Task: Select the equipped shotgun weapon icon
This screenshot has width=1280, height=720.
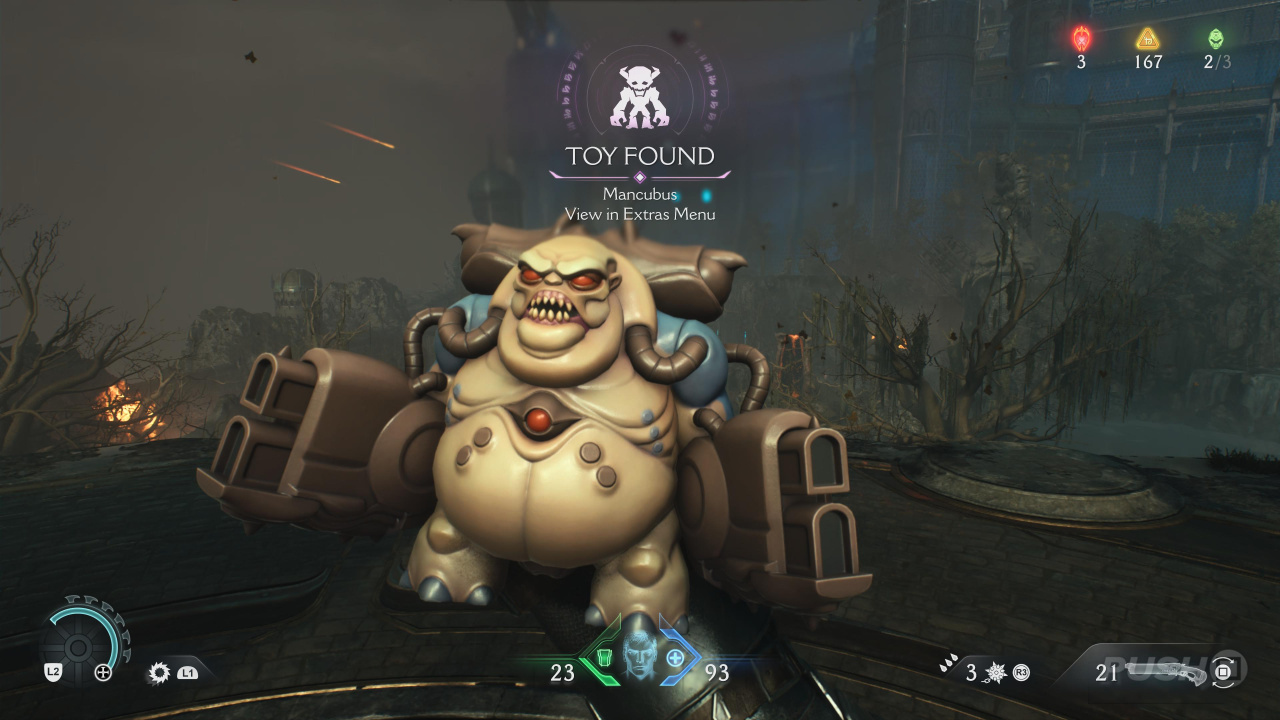Action: 1170,671
